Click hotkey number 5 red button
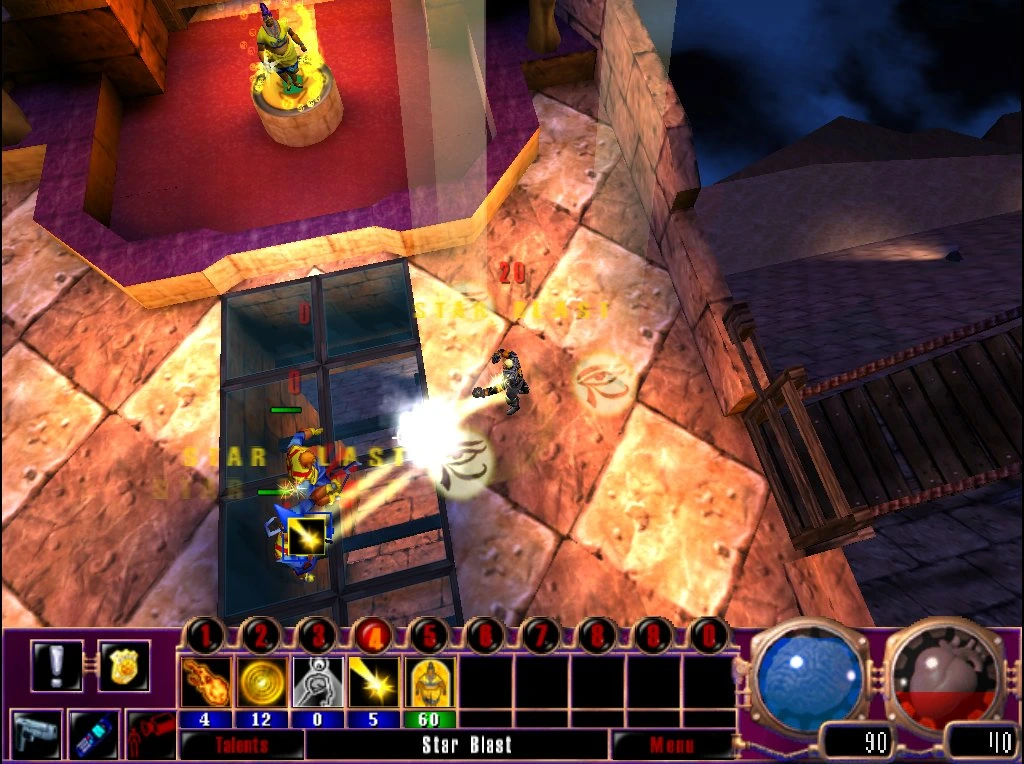This screenshot has height=764, width=1024. click(x=430, y=634)
